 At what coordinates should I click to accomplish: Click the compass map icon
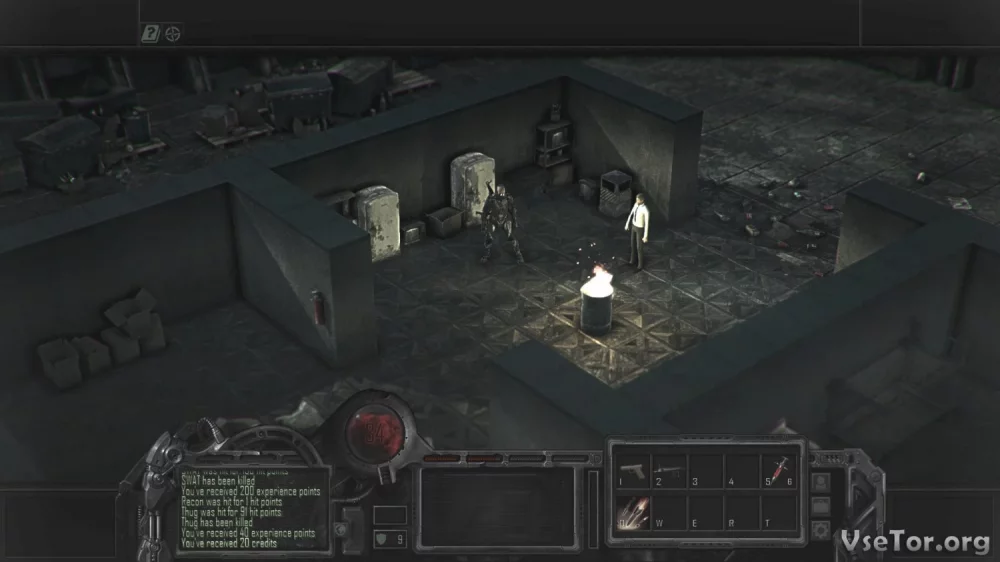pos(173,34)
